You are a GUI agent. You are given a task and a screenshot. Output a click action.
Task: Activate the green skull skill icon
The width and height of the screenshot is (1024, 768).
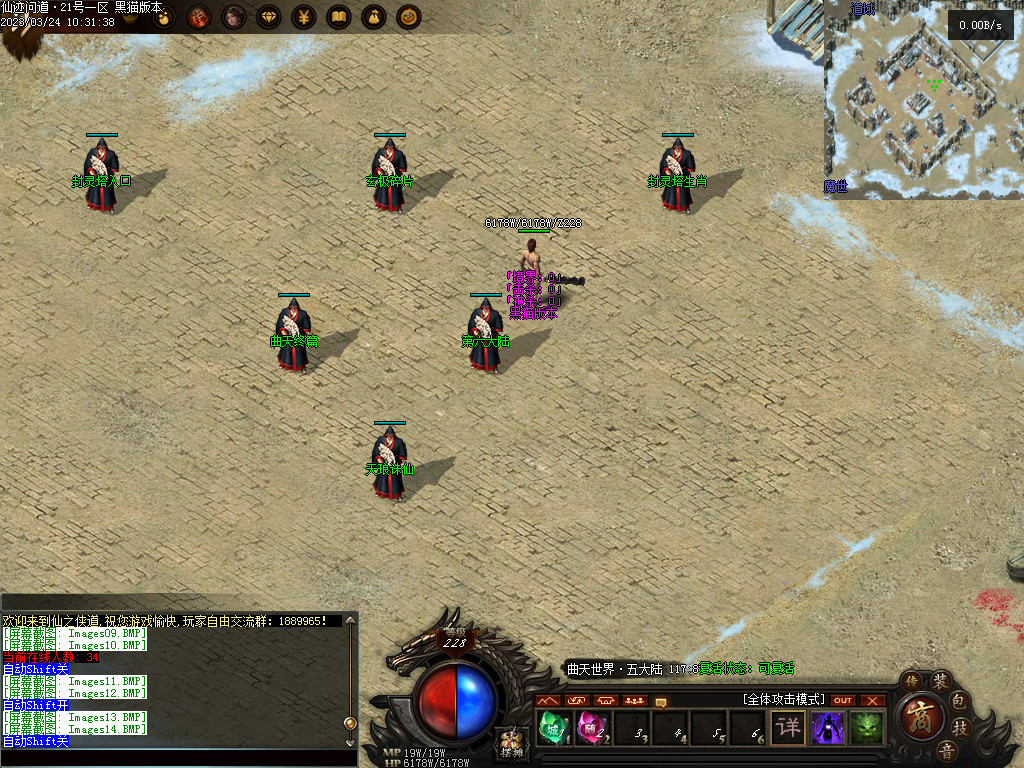click(866, 727)
